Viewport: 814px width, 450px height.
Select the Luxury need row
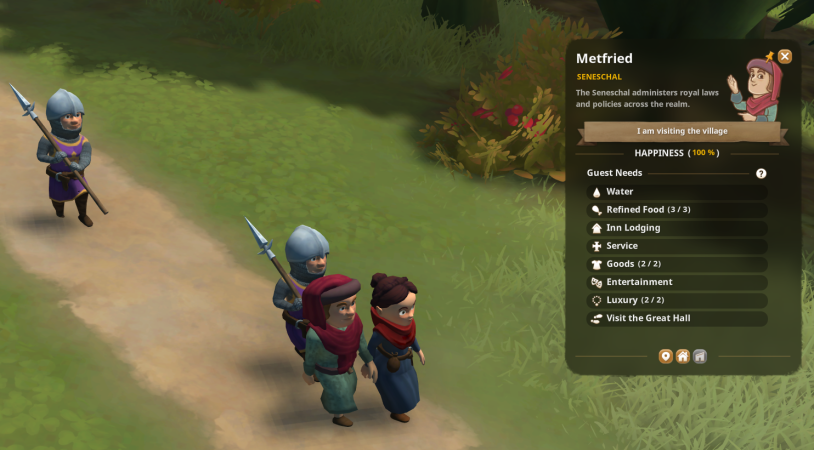677,300
